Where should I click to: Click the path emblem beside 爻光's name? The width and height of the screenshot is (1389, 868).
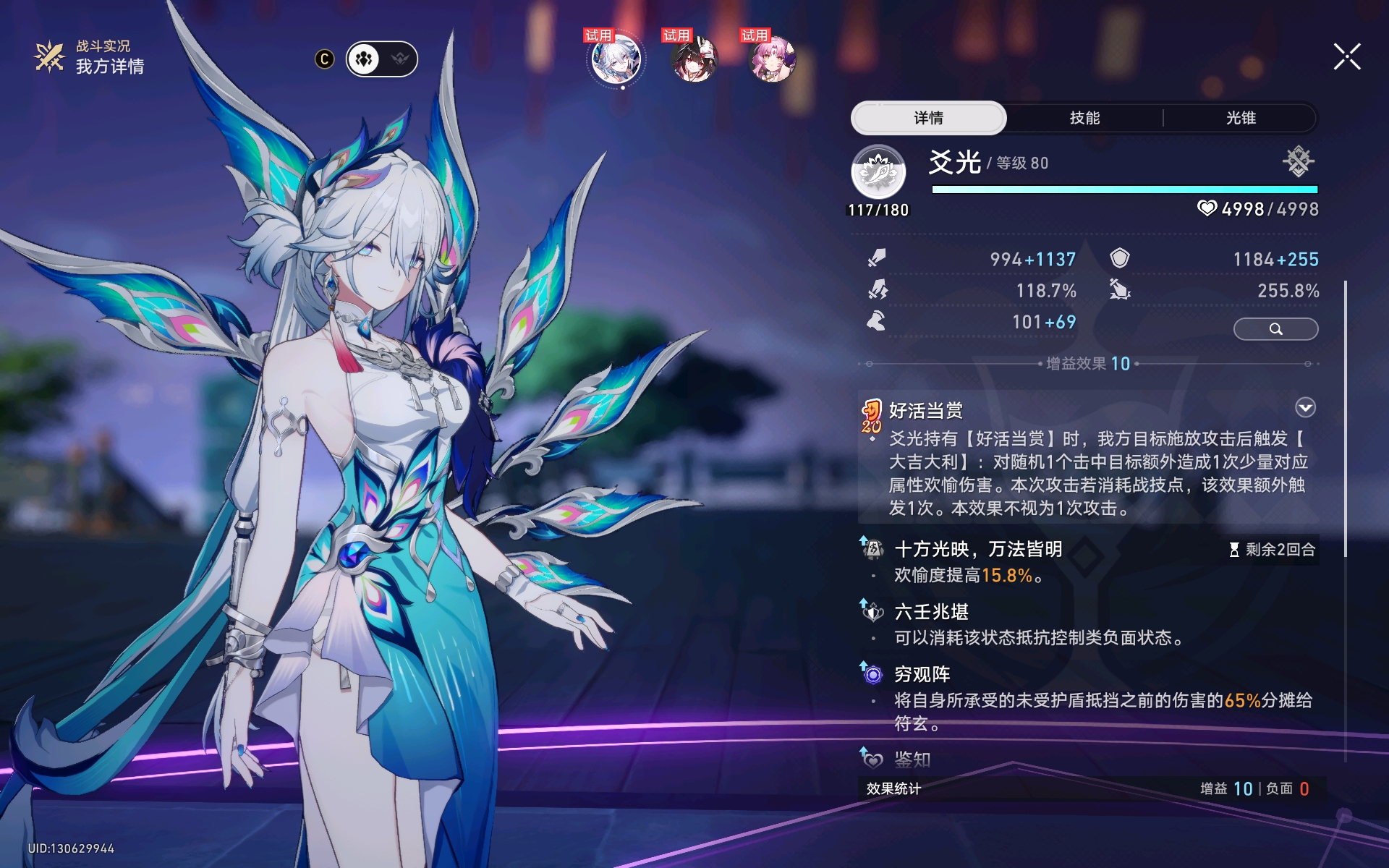coord(1298,162)
